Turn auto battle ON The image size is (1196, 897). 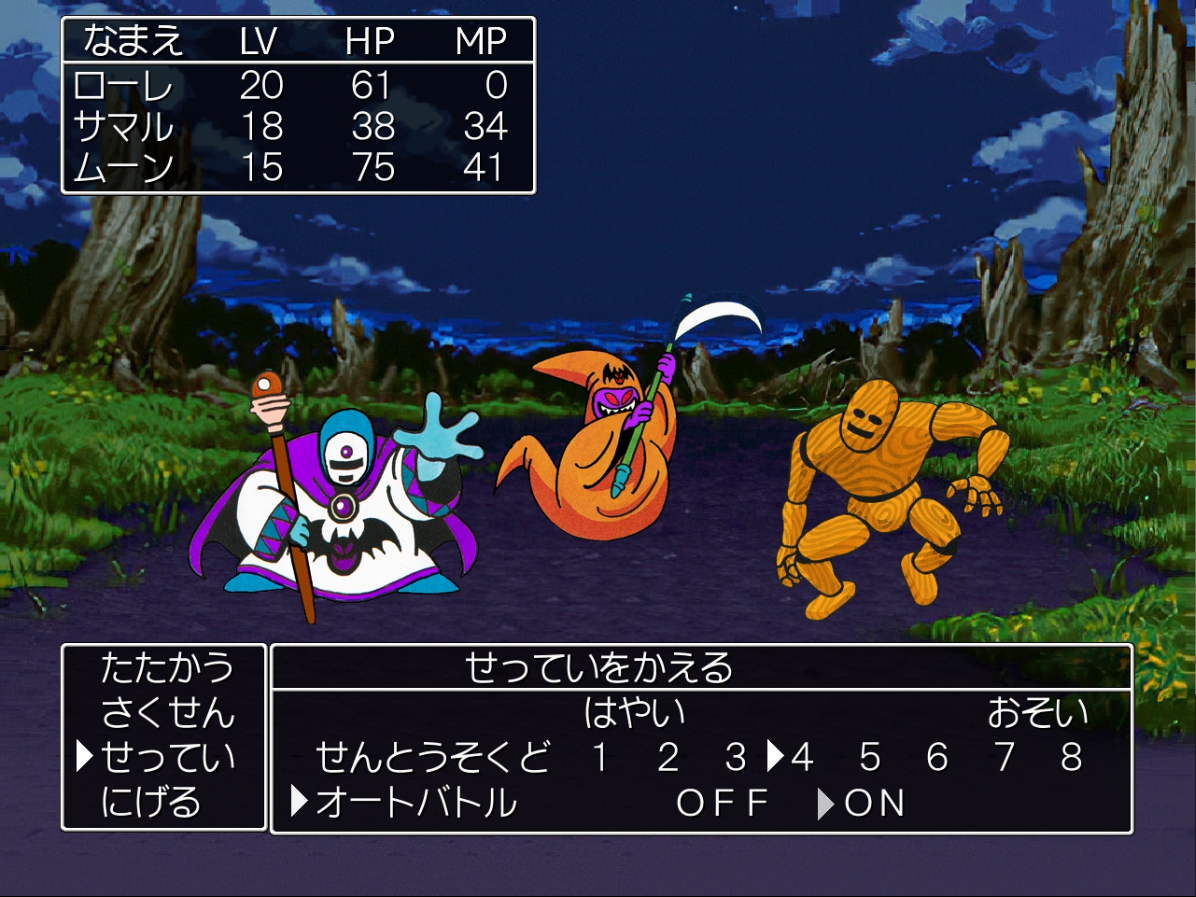coord(874,803)
